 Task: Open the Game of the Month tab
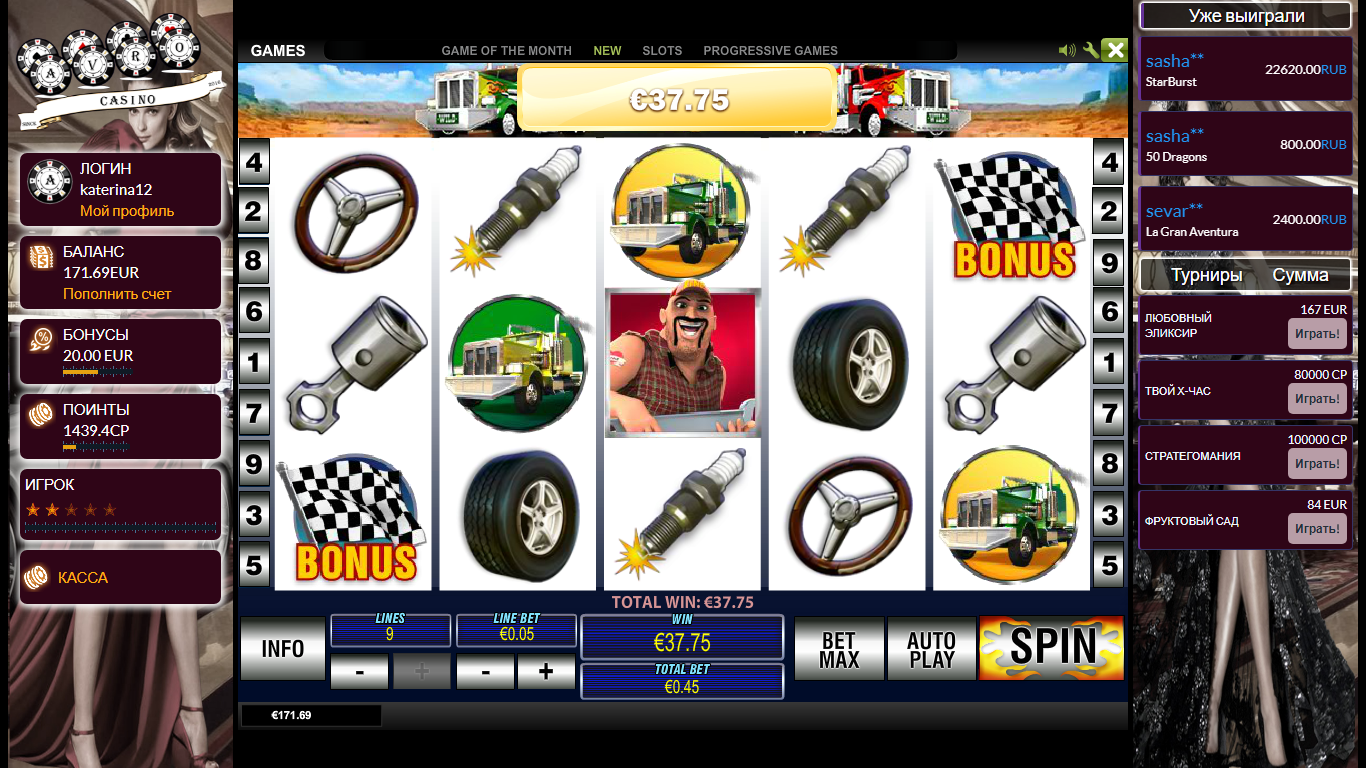(506, 51)
